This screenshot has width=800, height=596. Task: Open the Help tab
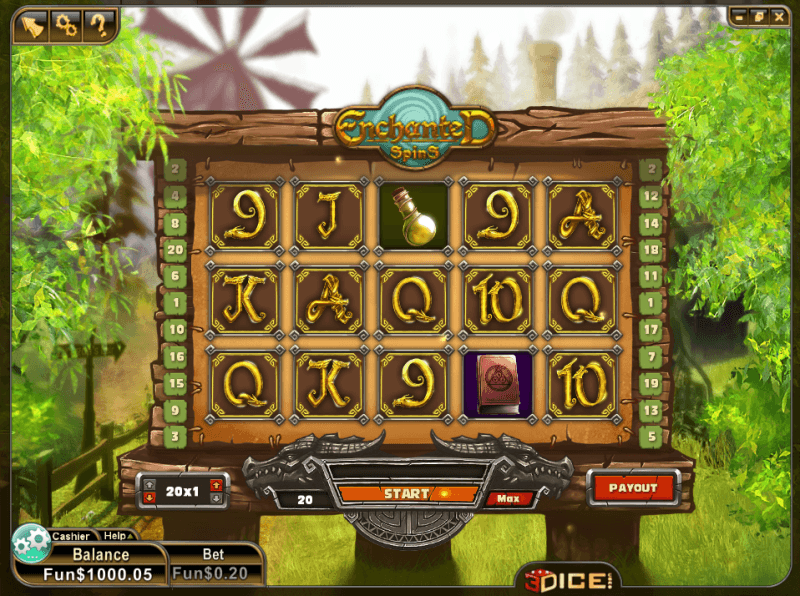point(117,536)
